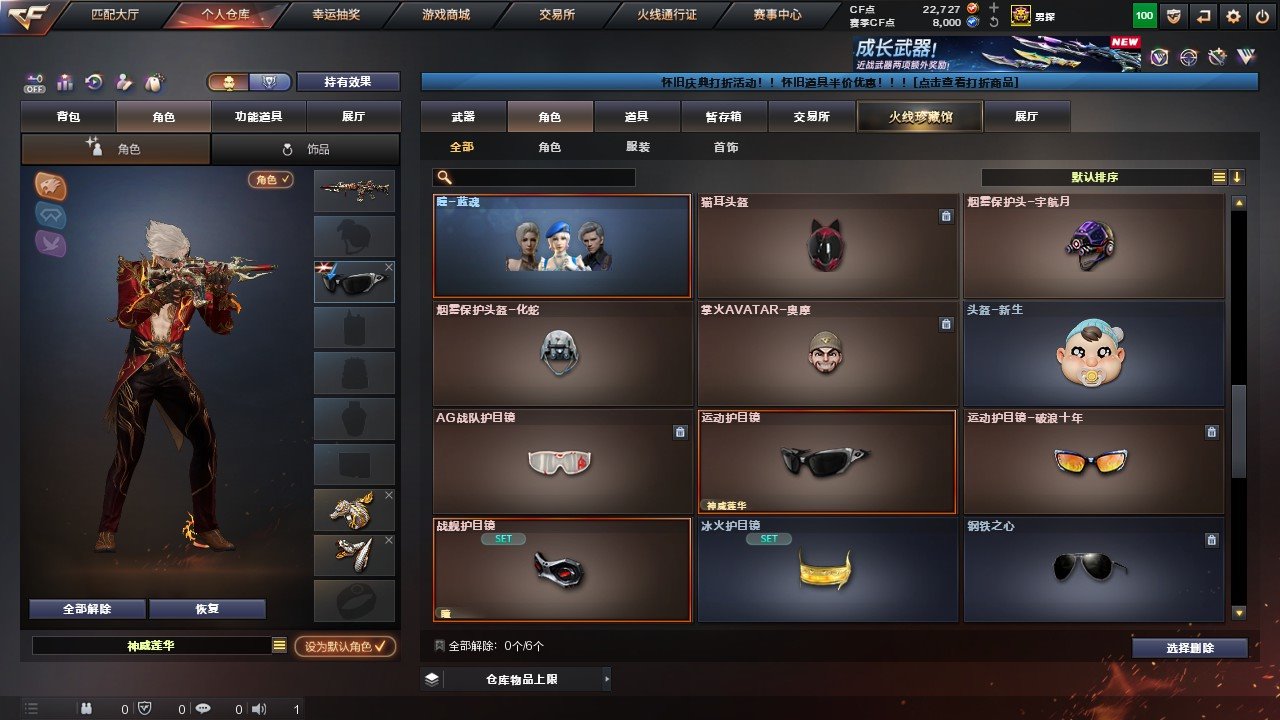Click the 恢复 restore button
The image size is (1280, 720).
(x=207, y=609)
